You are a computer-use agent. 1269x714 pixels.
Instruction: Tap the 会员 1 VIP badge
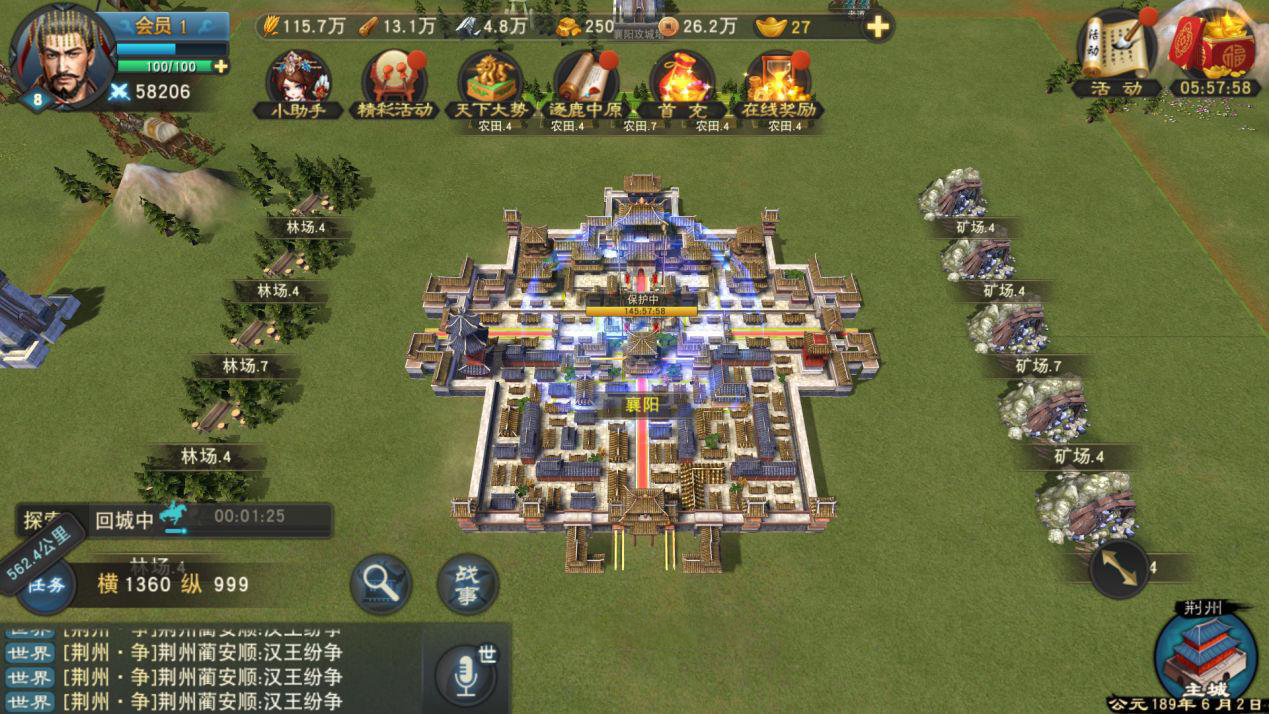point(162,25)
